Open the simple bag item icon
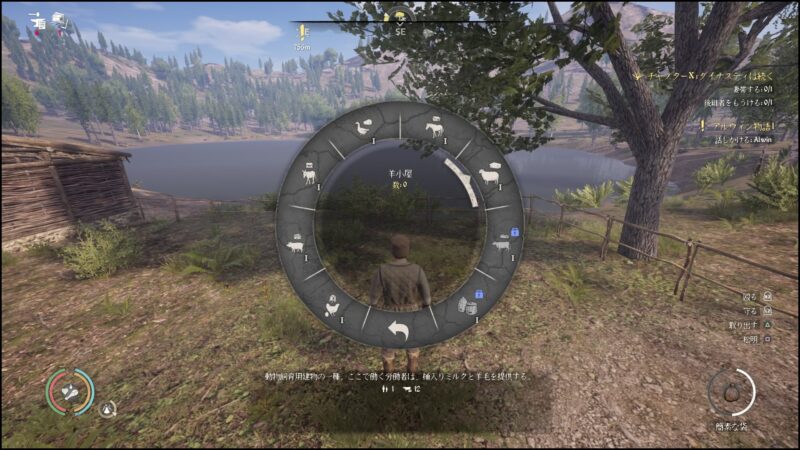The width and height of the screenshot is (800, 450). [732, 390]
